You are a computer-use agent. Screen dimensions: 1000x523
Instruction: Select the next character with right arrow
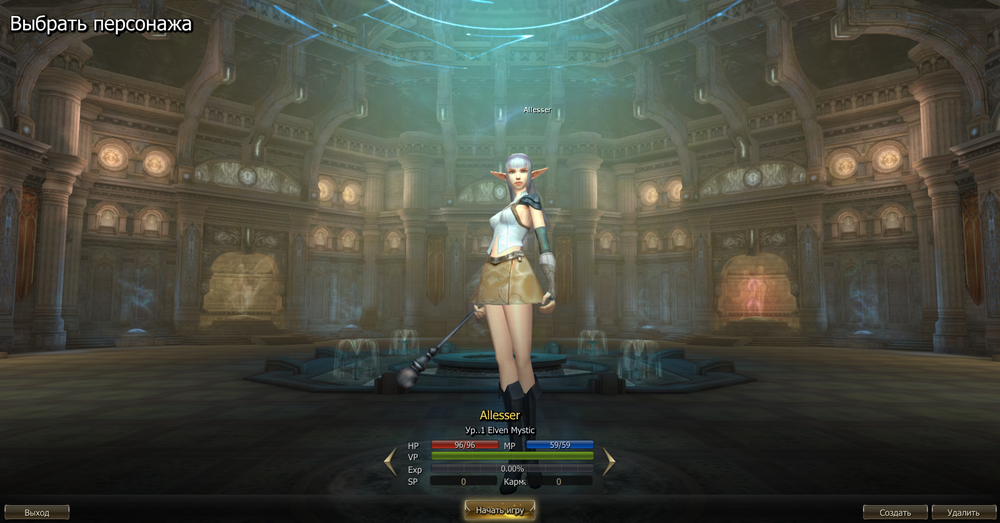(x=609, y=461)
